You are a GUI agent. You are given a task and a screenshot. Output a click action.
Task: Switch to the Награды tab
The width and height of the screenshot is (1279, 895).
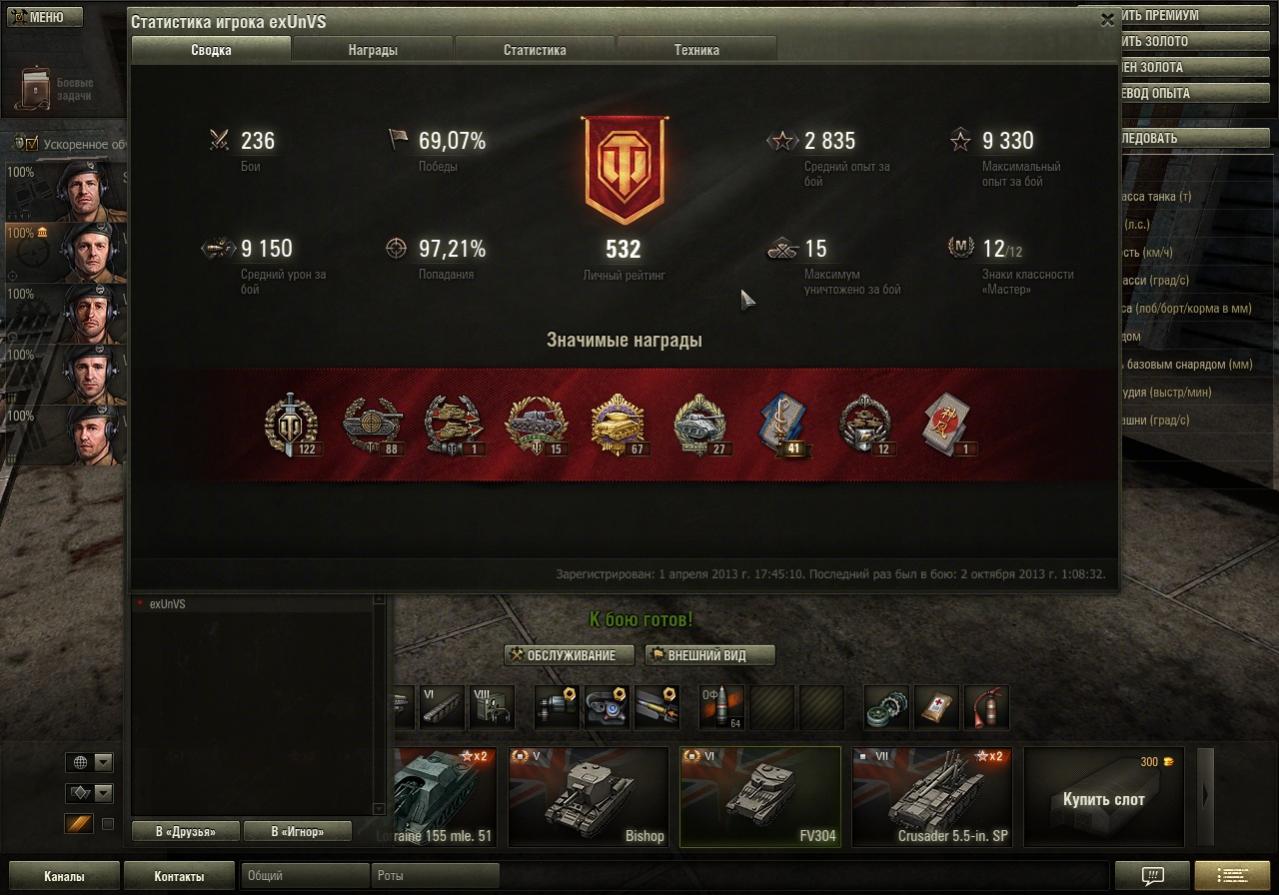373,50
